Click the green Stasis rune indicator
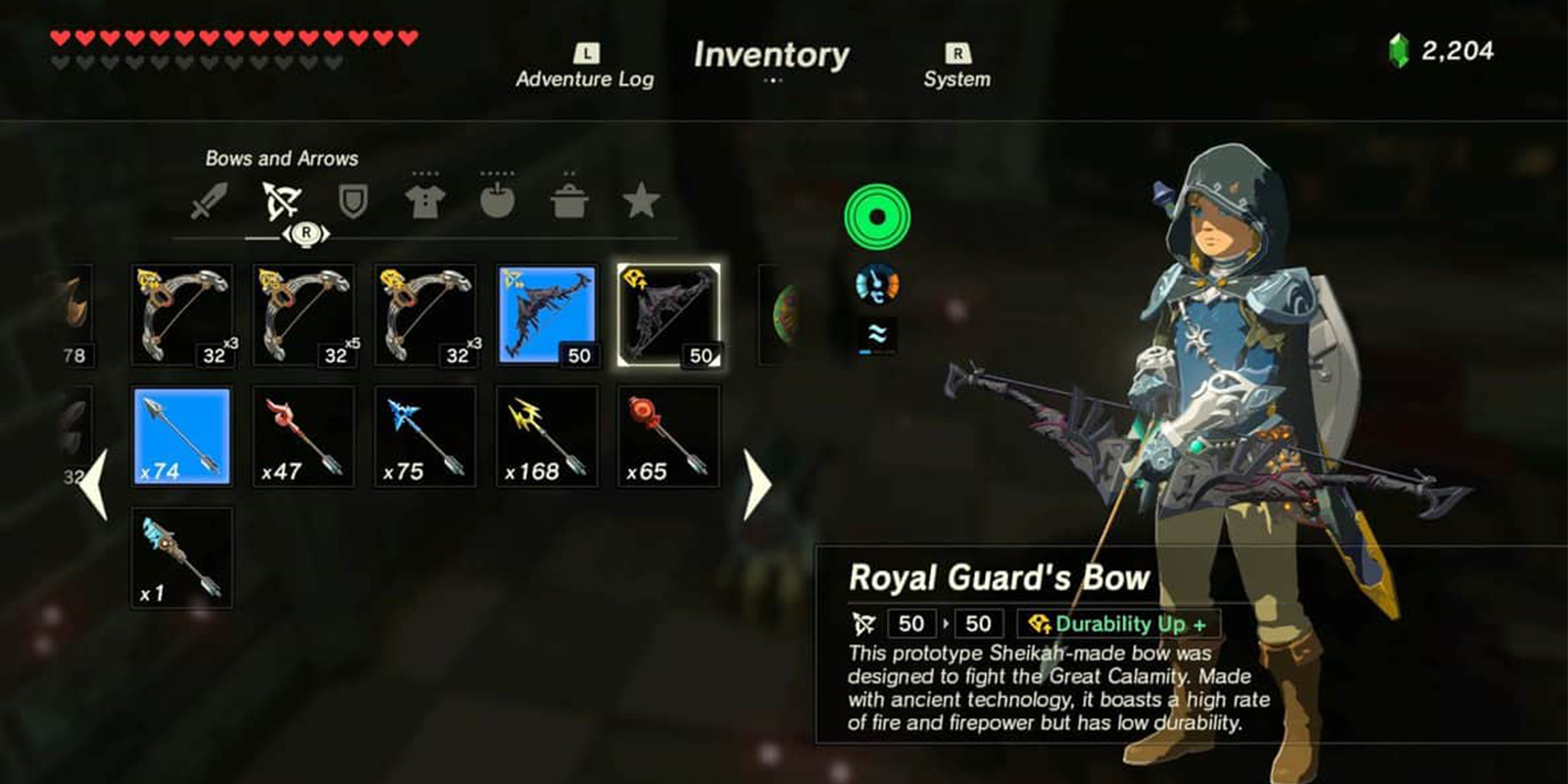Screen dimensions: 1568x784 pos(877,216)
